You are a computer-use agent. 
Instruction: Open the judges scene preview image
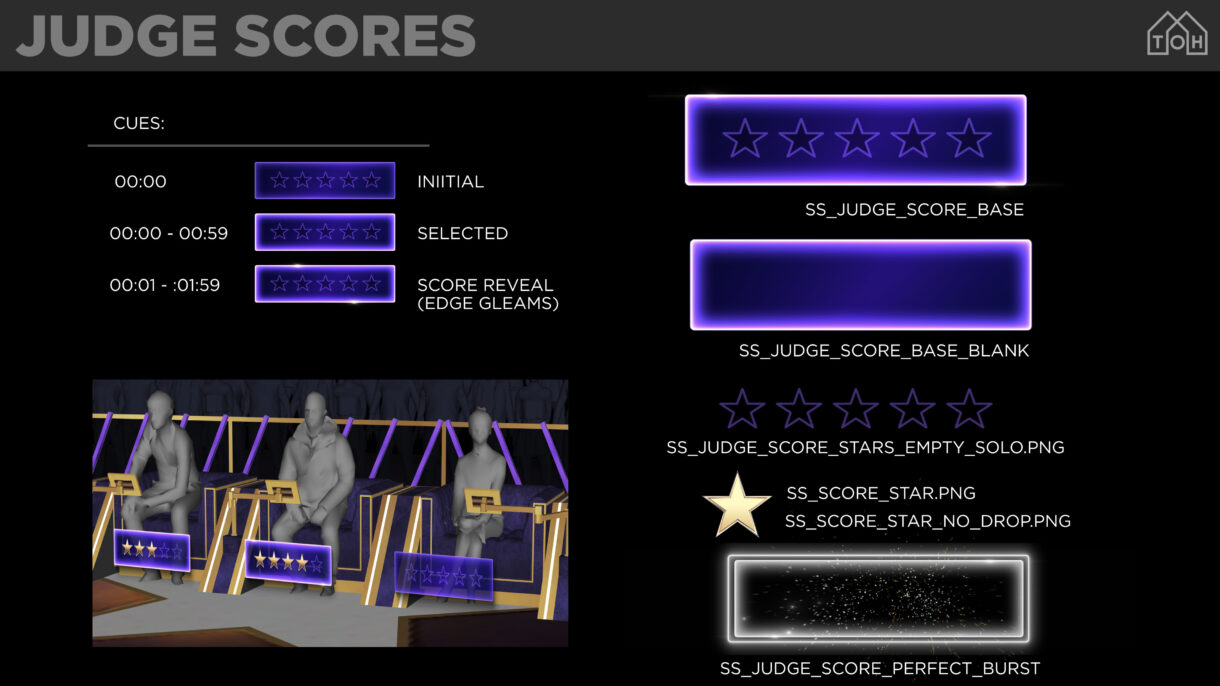click(330, 512)
